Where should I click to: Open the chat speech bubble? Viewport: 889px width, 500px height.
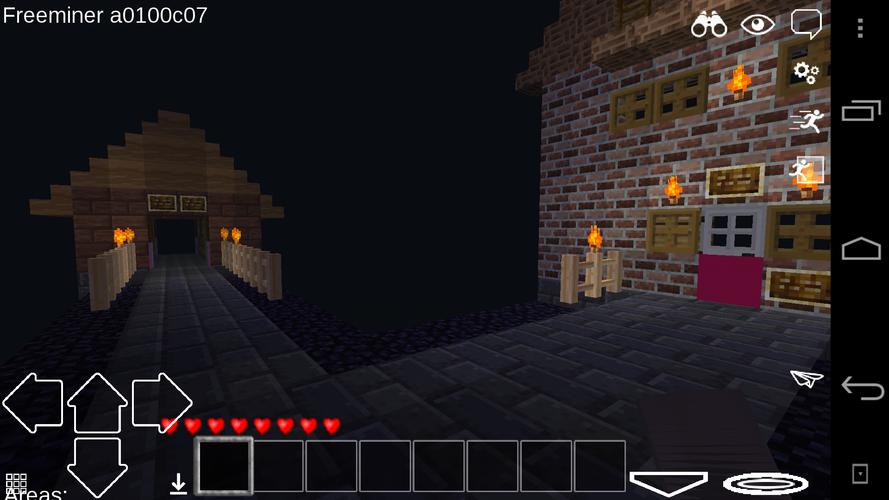806,24
